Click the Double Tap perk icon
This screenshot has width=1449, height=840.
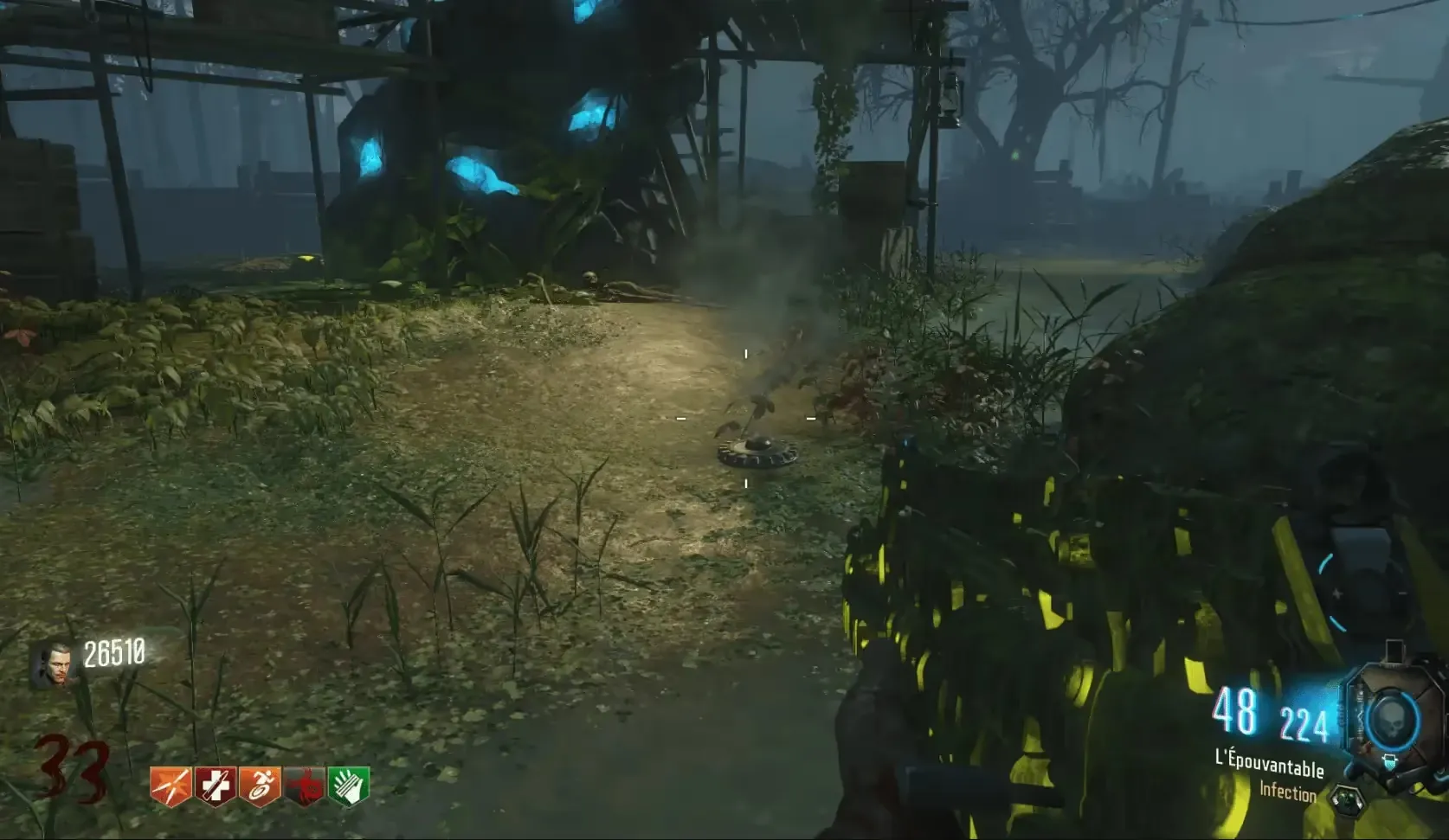(x=171, y=786)
